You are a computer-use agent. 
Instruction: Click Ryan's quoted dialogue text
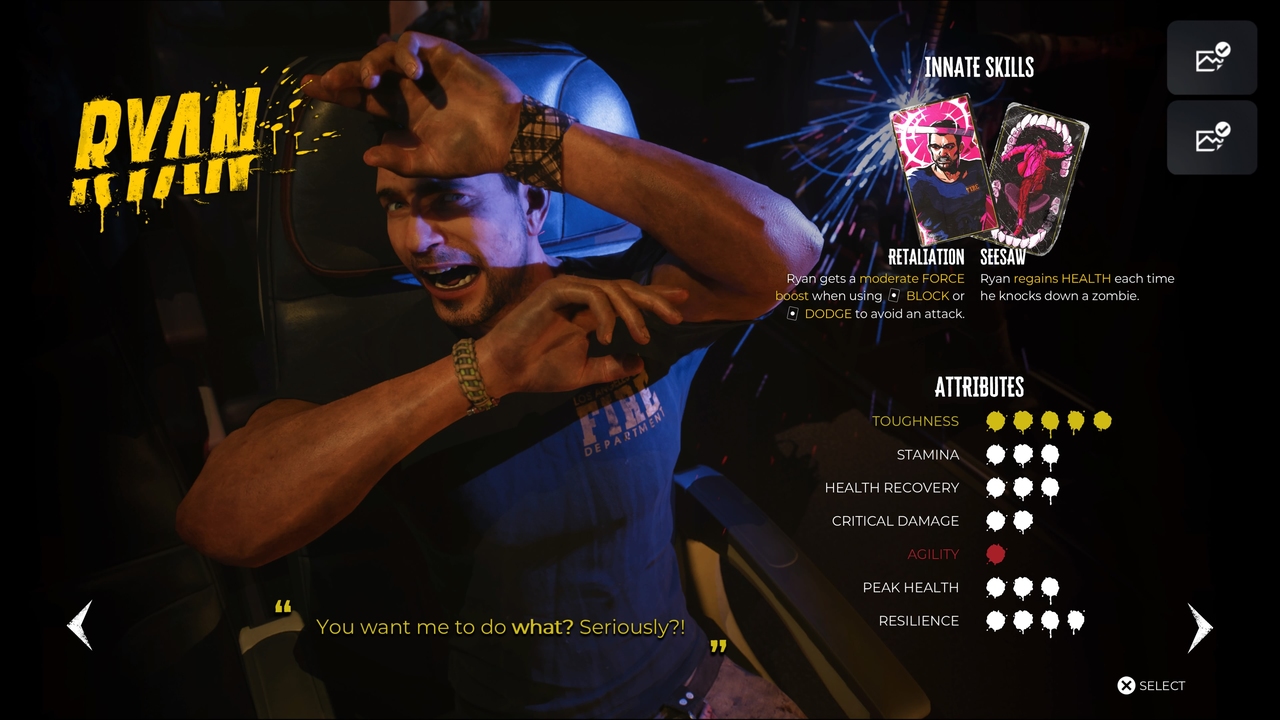[x=500, y=627]
